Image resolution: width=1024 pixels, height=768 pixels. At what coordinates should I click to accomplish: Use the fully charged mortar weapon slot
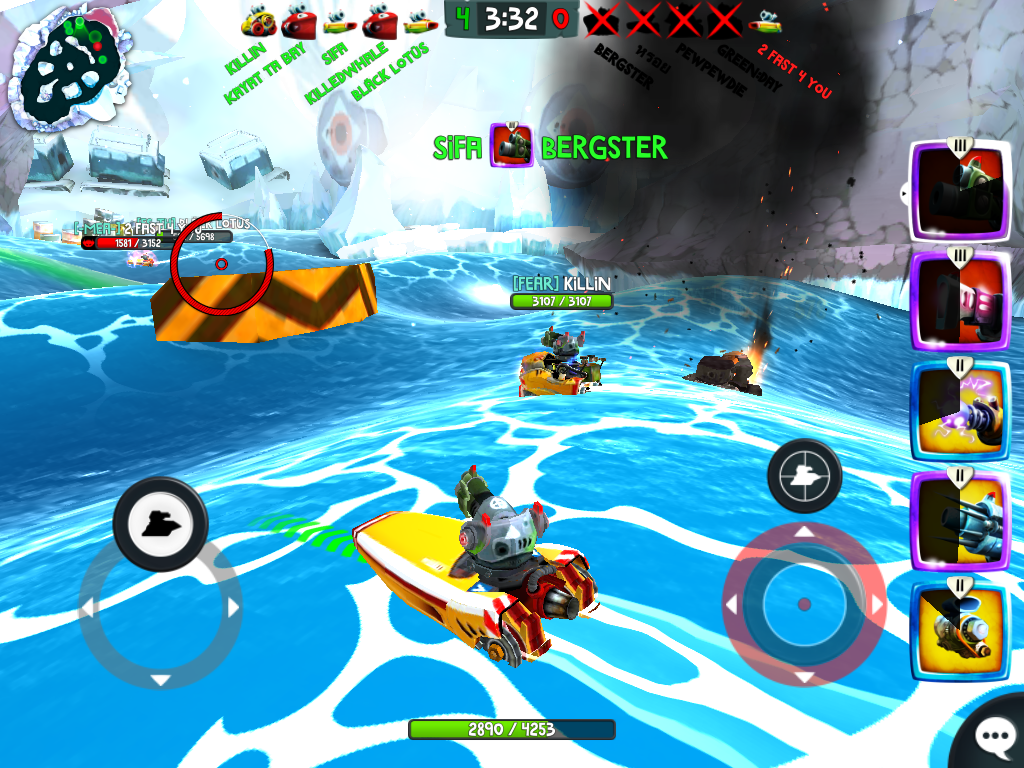958,630
